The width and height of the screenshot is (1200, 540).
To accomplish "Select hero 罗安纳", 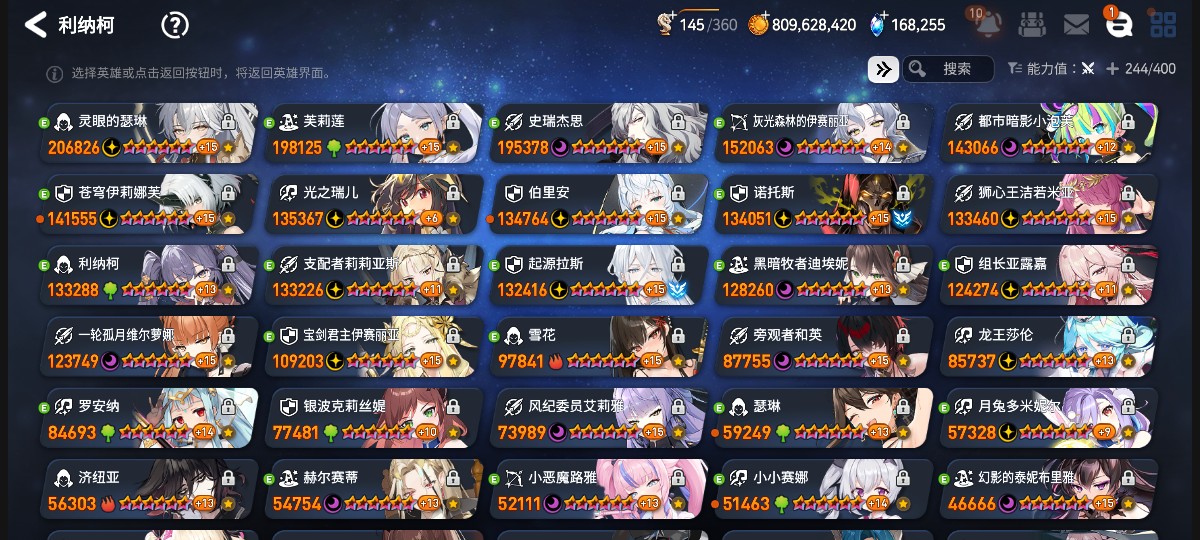I will click(x=148, y=419).
